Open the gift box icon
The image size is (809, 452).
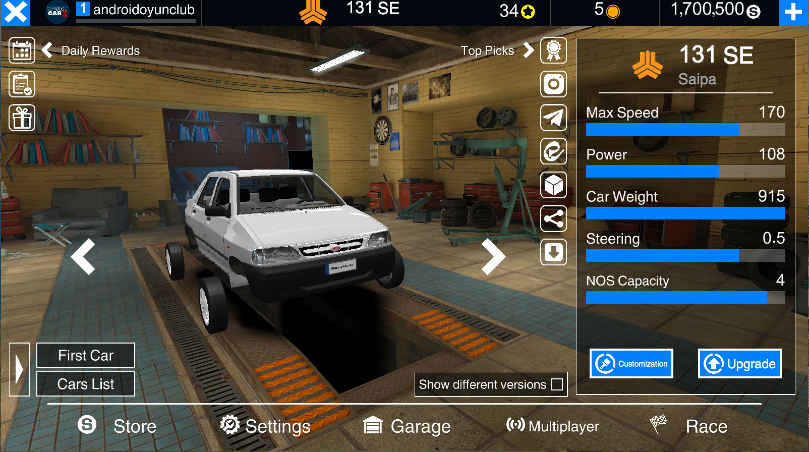tap(22, 118)
